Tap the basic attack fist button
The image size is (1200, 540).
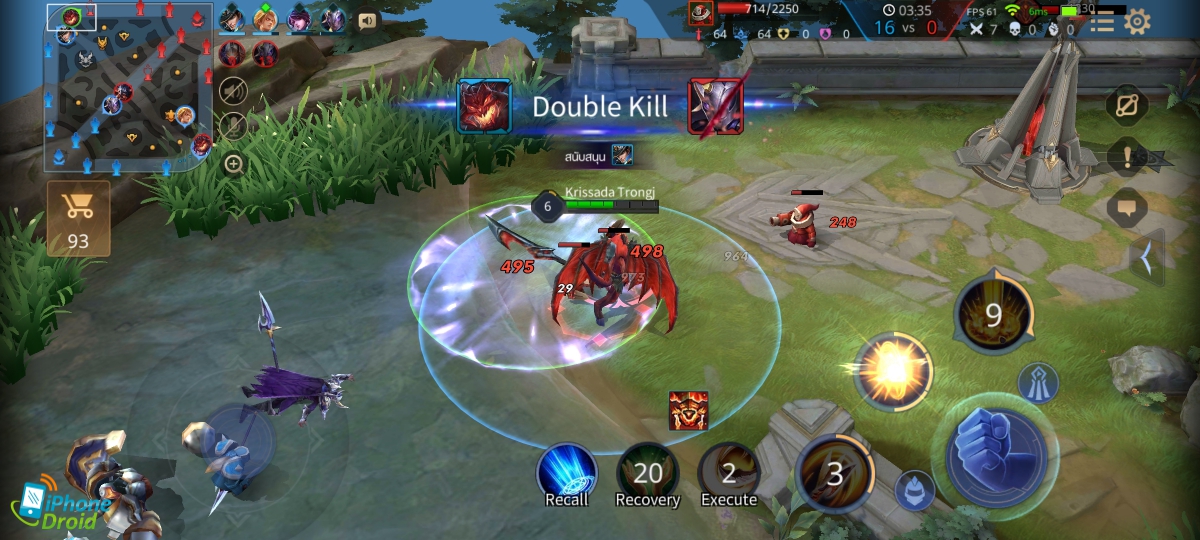[x=995, y=456]
